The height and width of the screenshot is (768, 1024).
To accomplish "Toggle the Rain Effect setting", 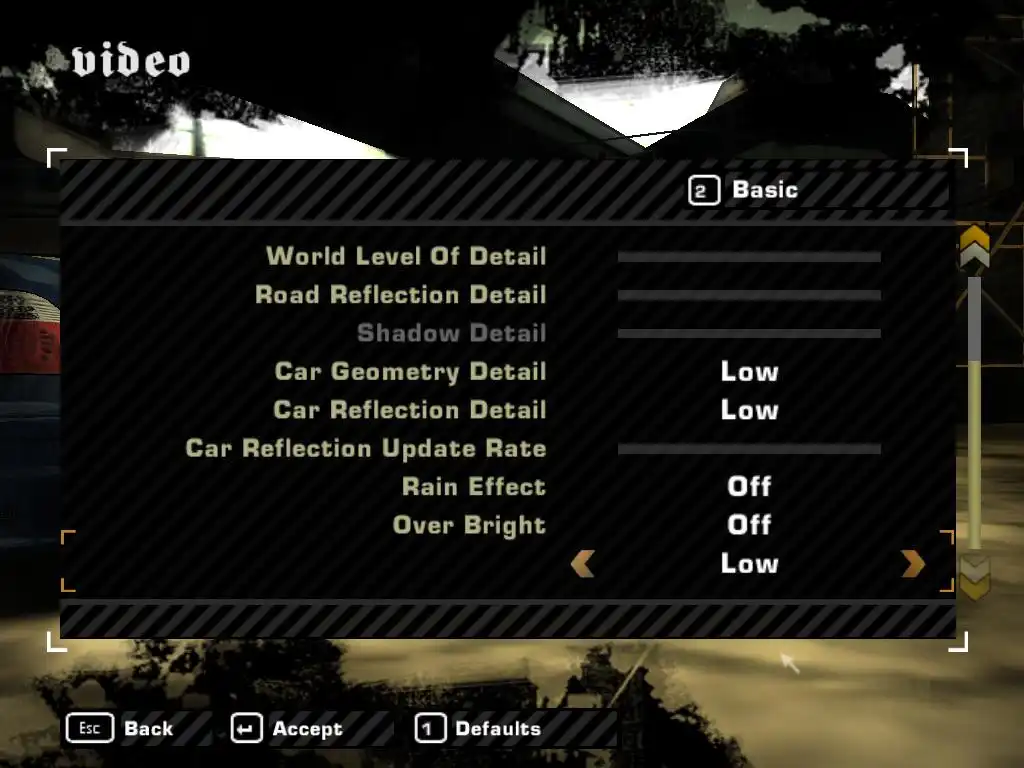I will click(749, 487).
